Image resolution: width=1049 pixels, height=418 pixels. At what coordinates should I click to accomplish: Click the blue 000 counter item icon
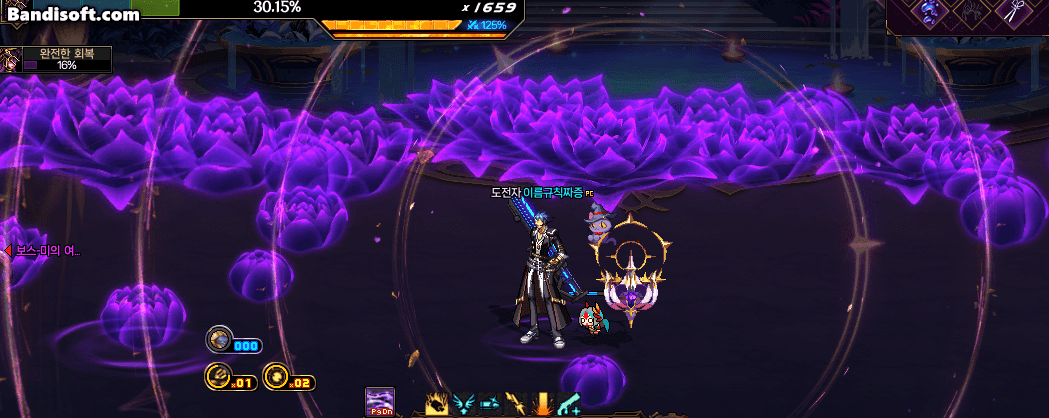220,340
